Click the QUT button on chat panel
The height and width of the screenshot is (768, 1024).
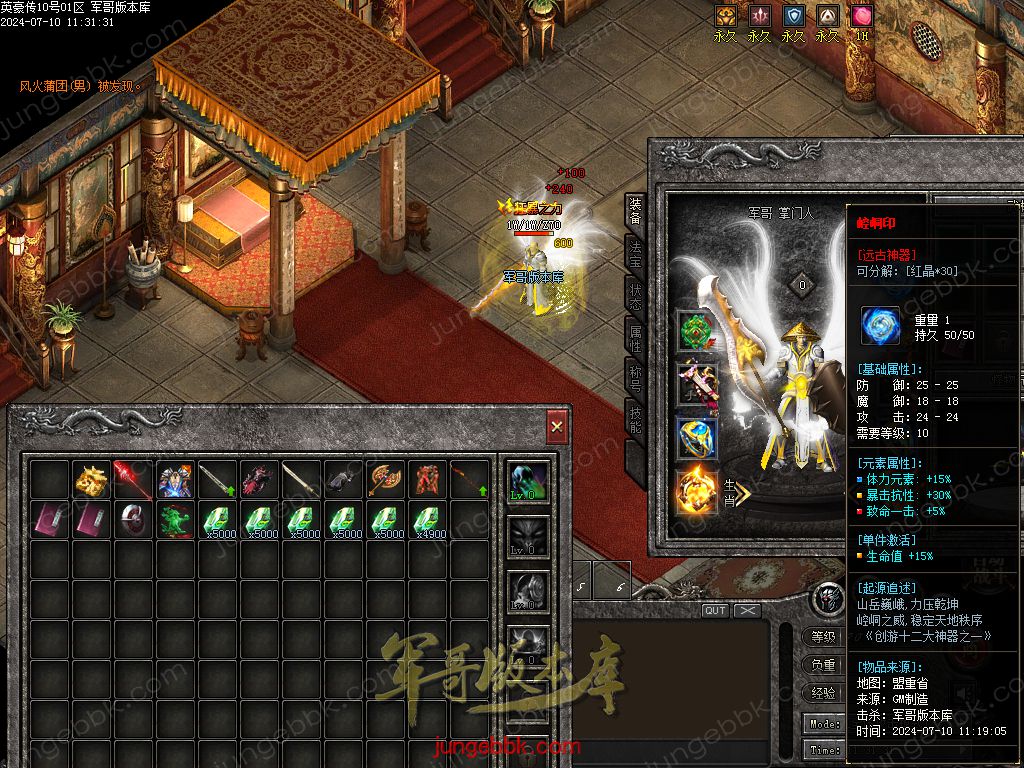pyautogui.click(x=715, y=610)
